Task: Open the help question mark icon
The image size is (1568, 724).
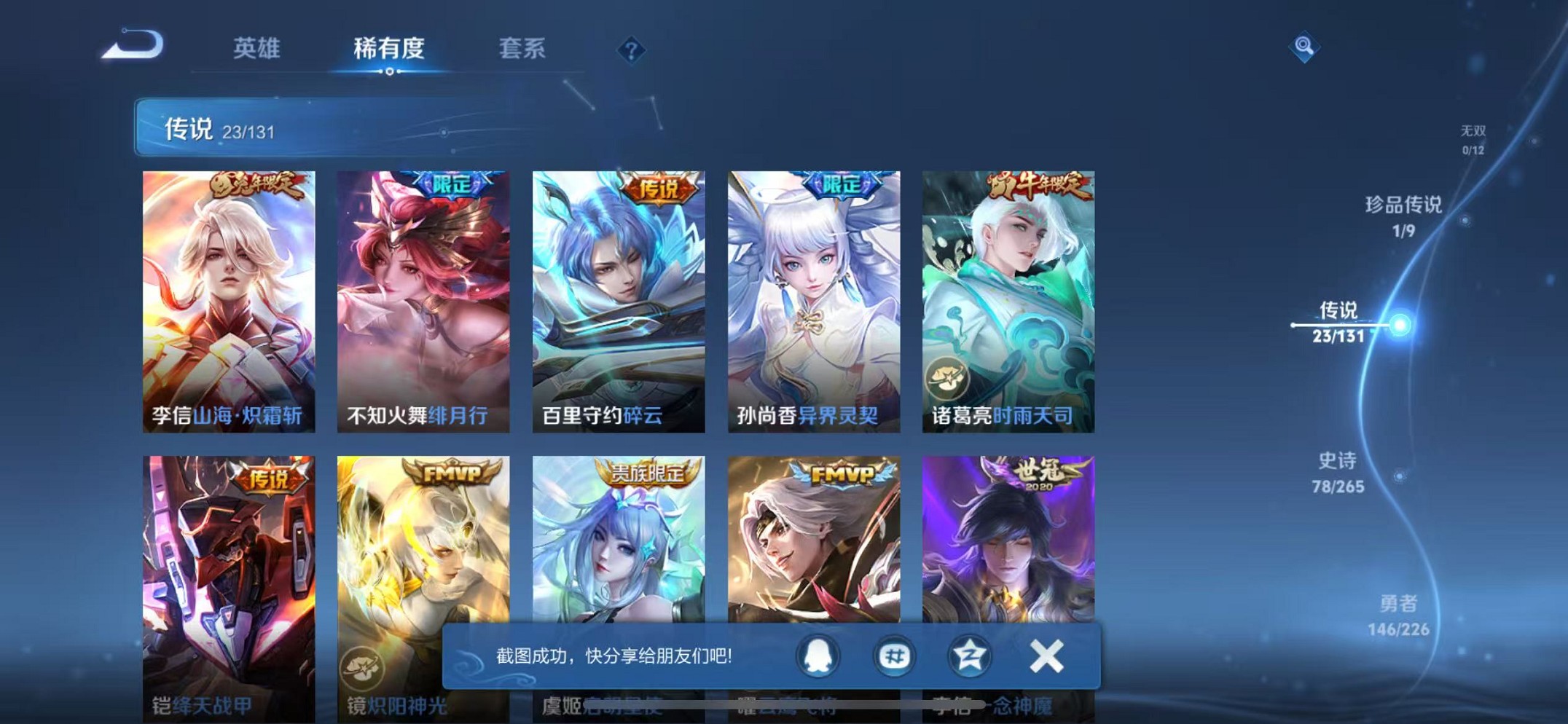Action: click(631, 50)
